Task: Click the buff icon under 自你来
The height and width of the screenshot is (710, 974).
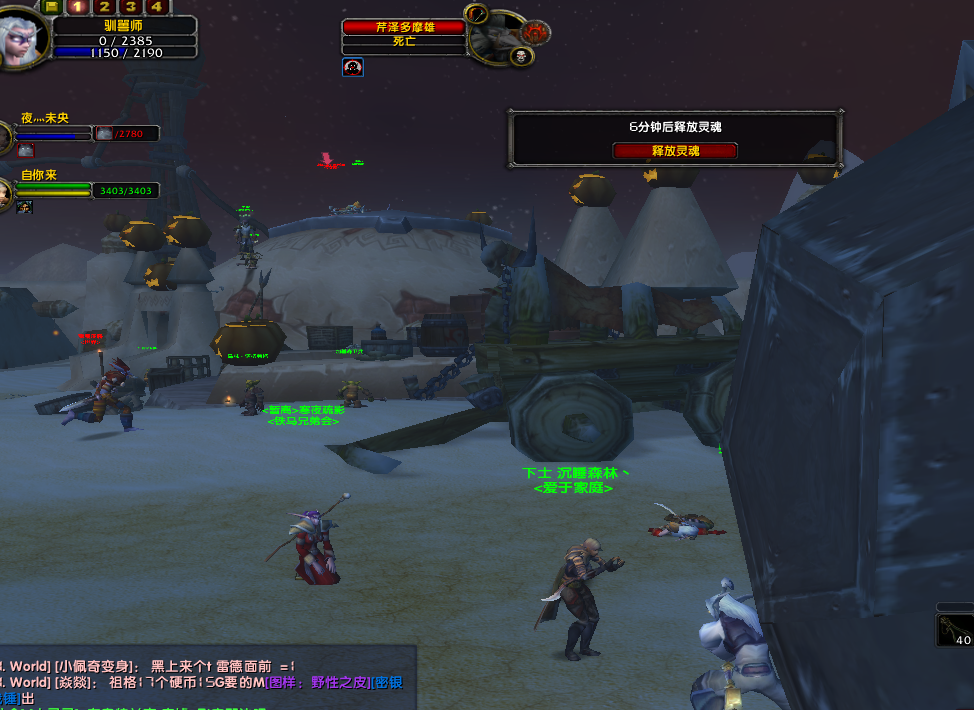Action: (x=24, y=206)
